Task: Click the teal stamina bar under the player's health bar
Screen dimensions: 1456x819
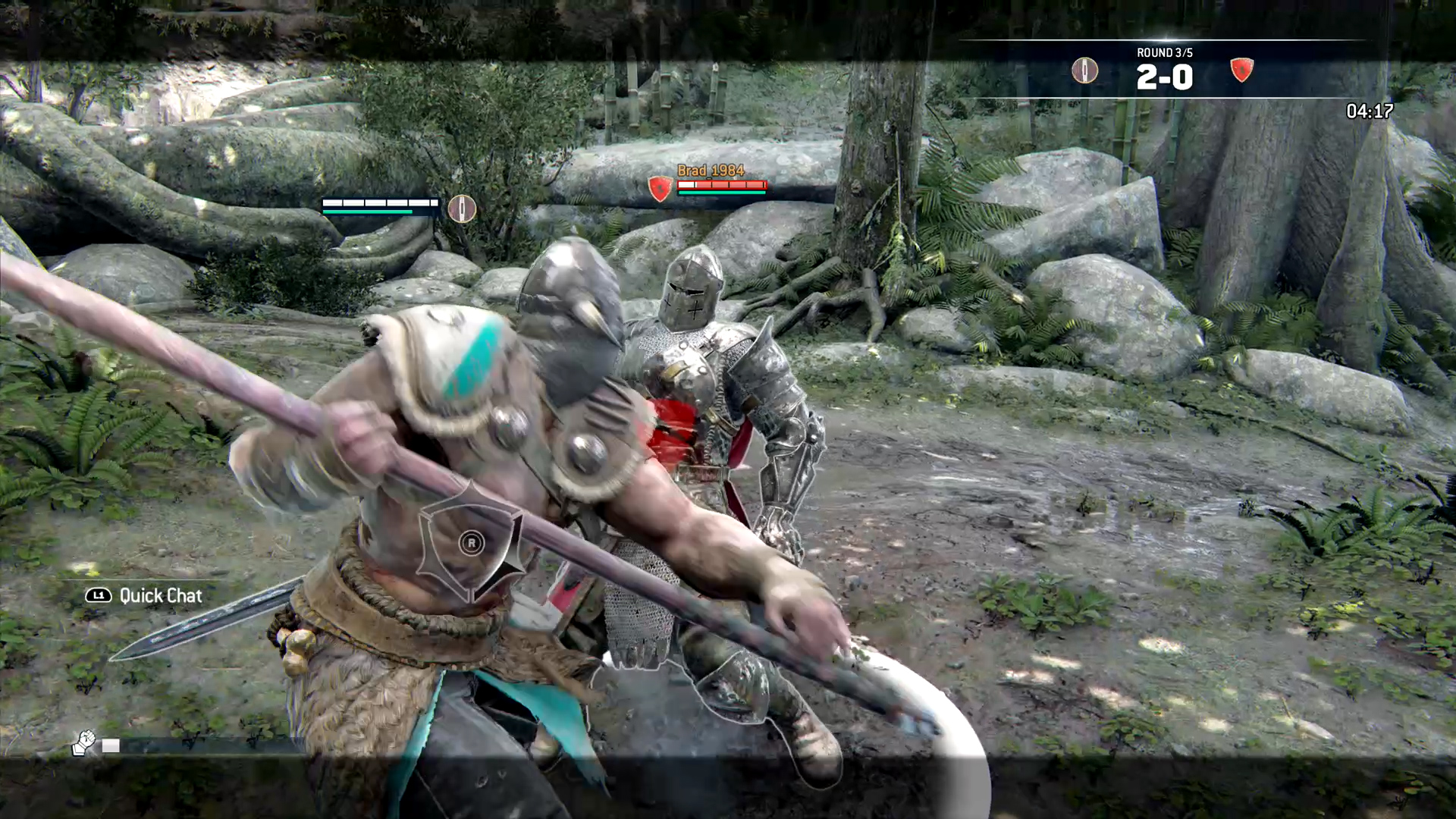Action: coord(368,213)
